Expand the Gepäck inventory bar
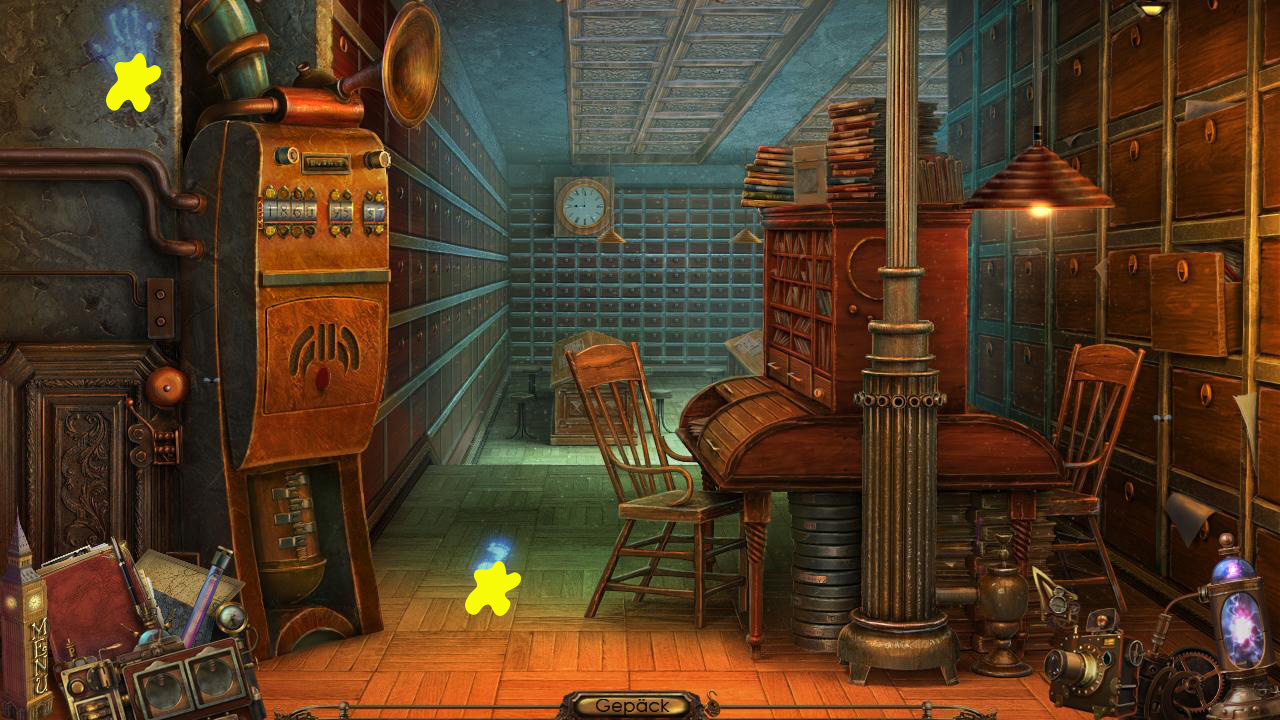This screenshot has width=1280, height=720. click(x=632, y=705)
